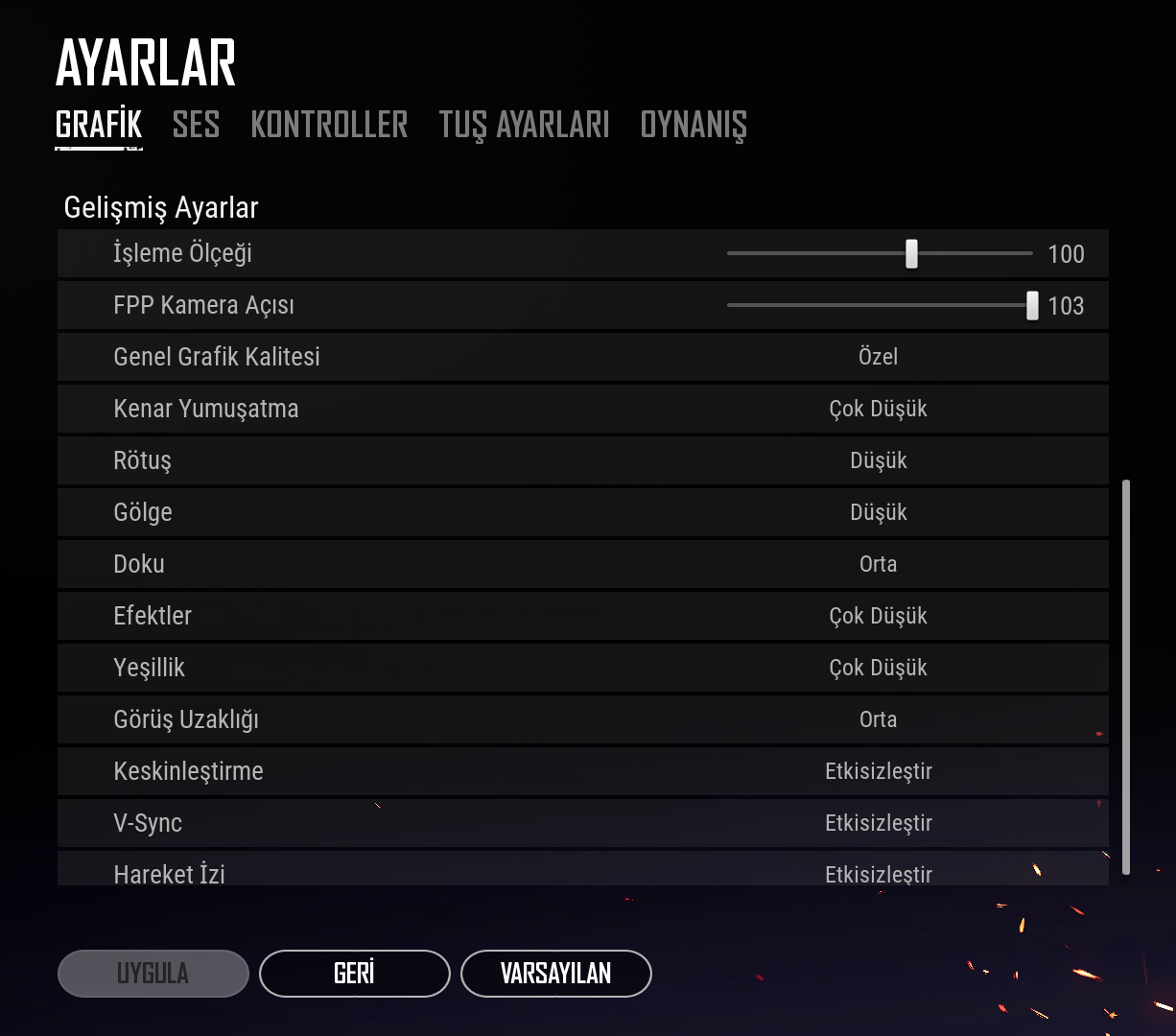Click the İşleme Ölçeği slider handle

click(x=911, y=254)
